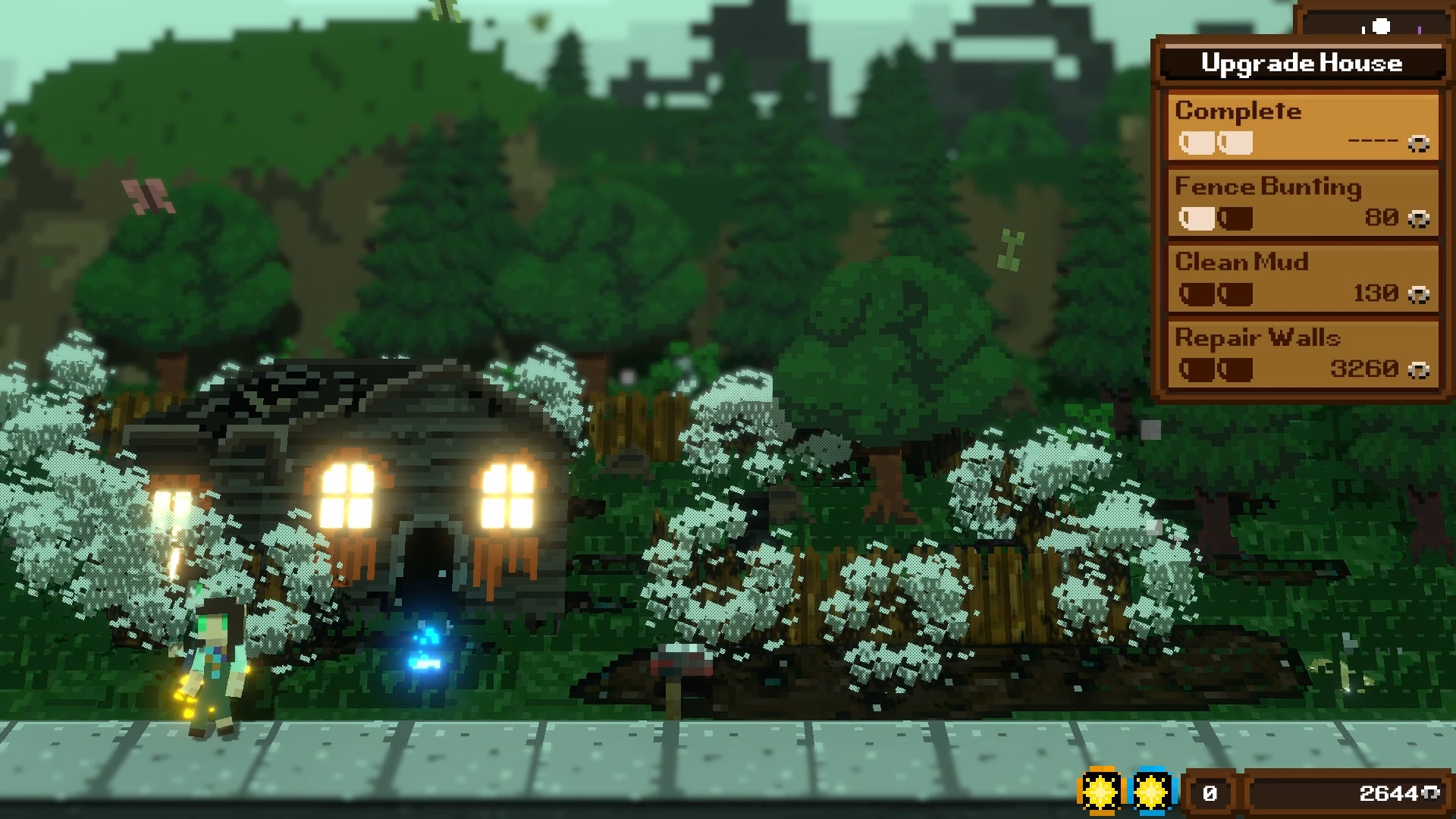This screenshot has width=1456, height=819.
Task: Select the Clean Mud menu entry
Action: click(1301, 277)
